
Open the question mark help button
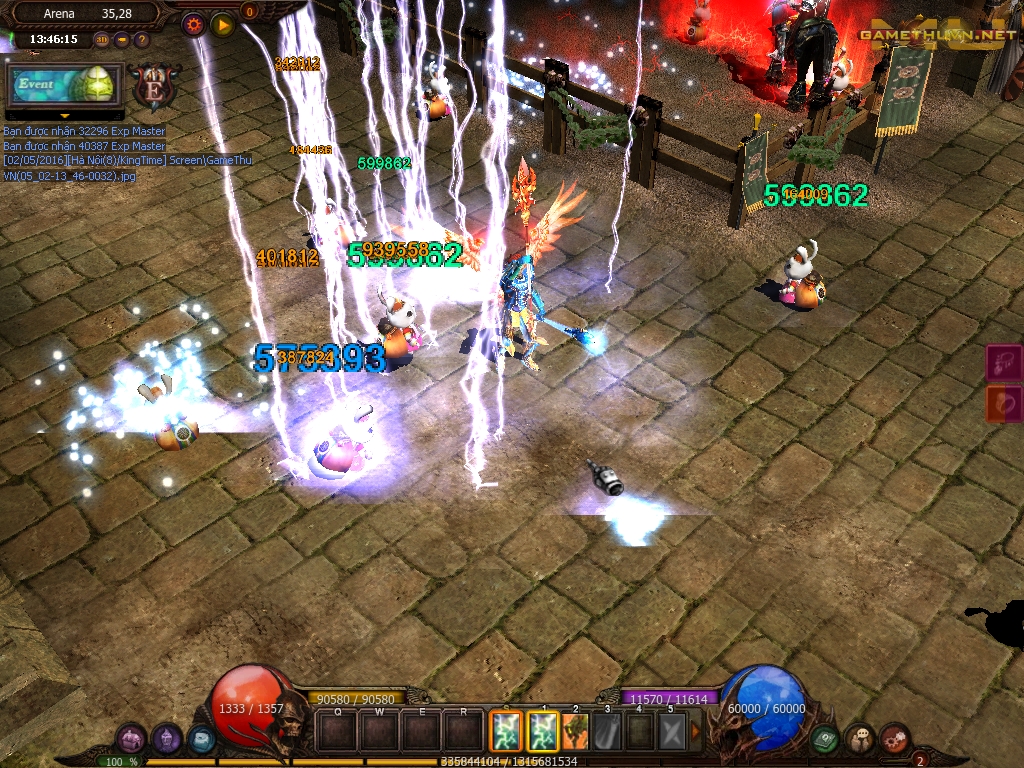click(x=141, y=40)
